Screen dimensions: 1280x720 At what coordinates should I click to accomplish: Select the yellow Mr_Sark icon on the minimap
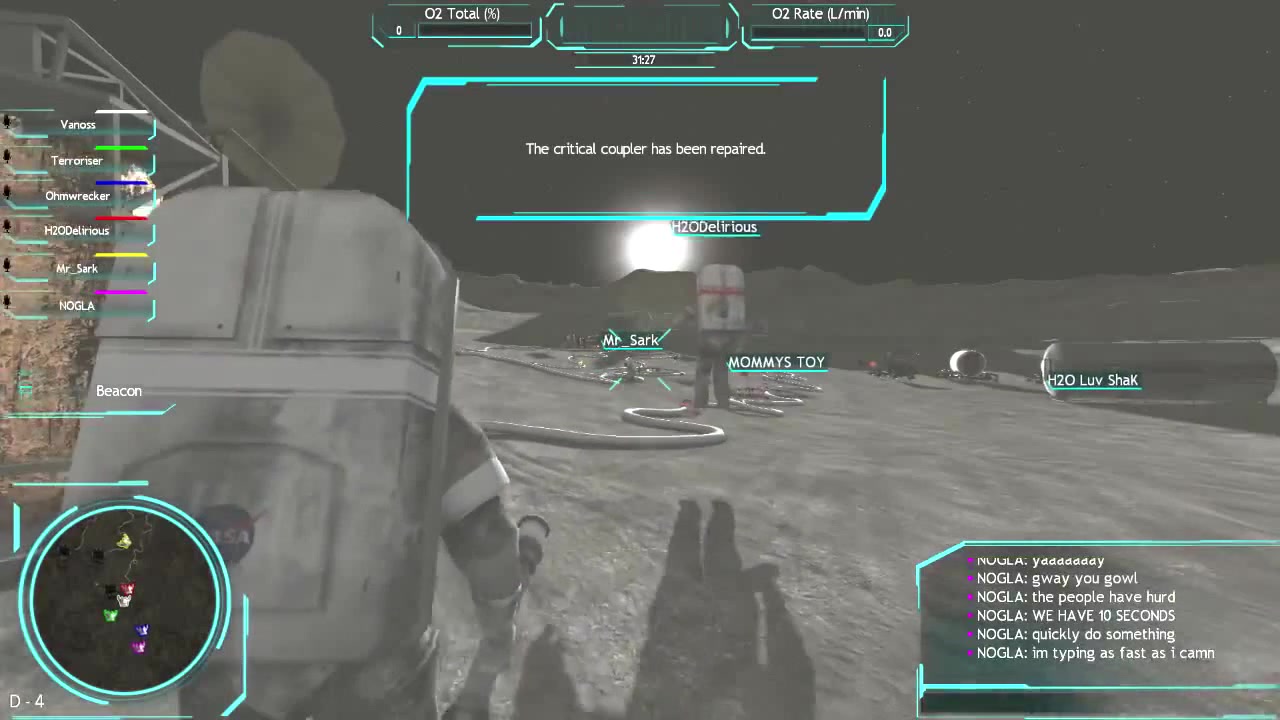point(124,542)
